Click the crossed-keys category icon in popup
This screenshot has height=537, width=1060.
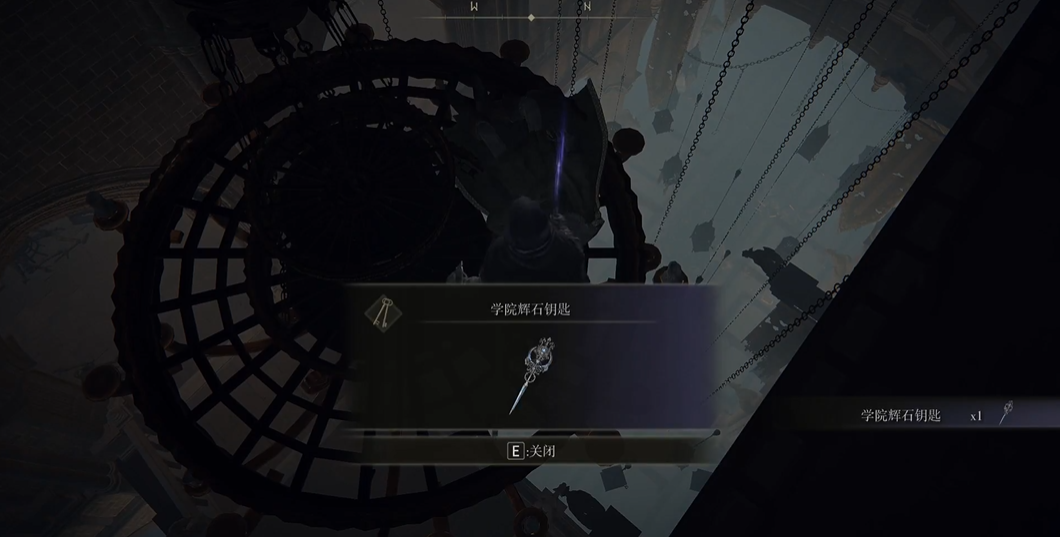pos(381,314)
